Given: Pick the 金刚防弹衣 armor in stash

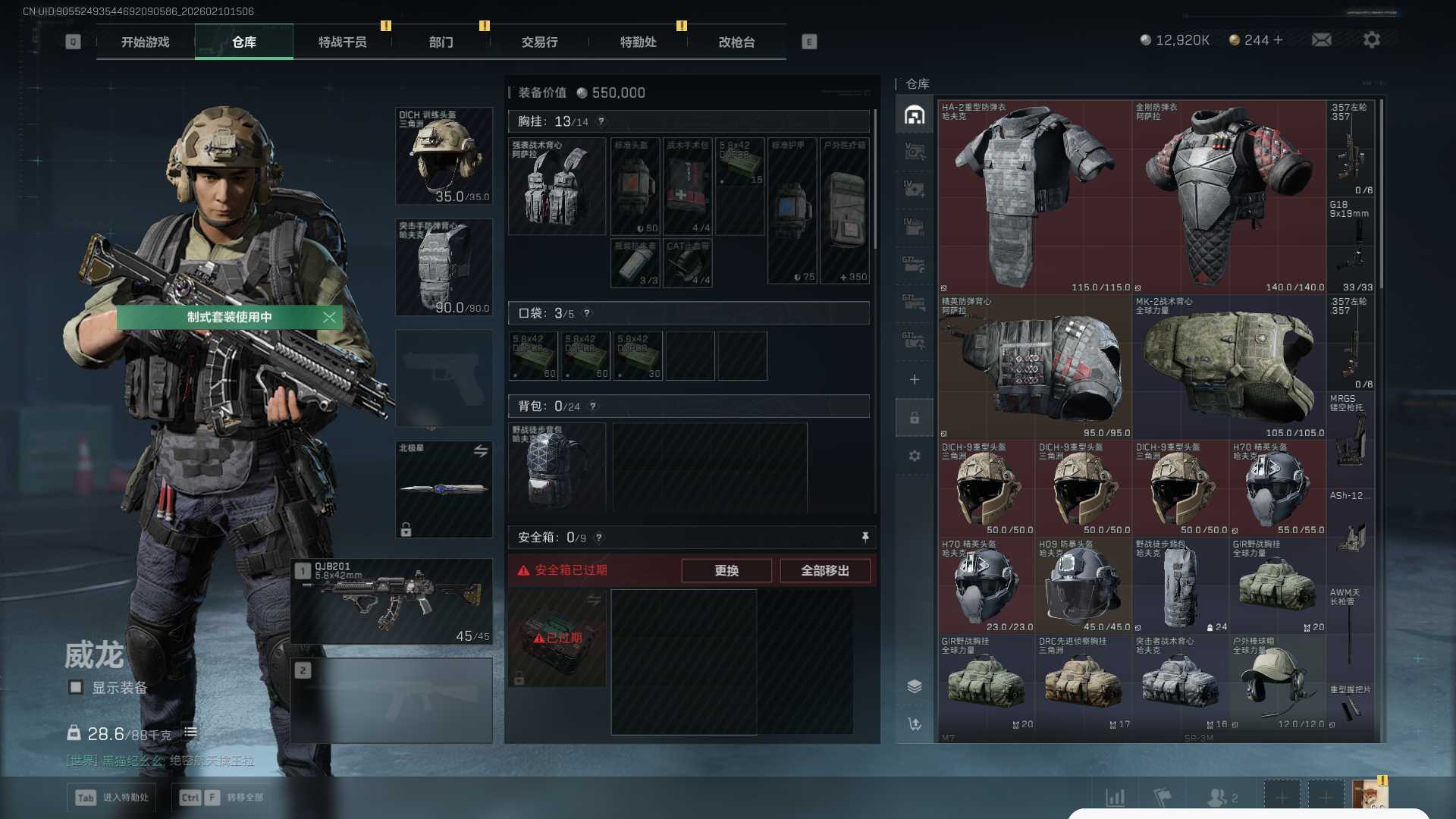Looking at the screenshot, I should point(1228,197).
